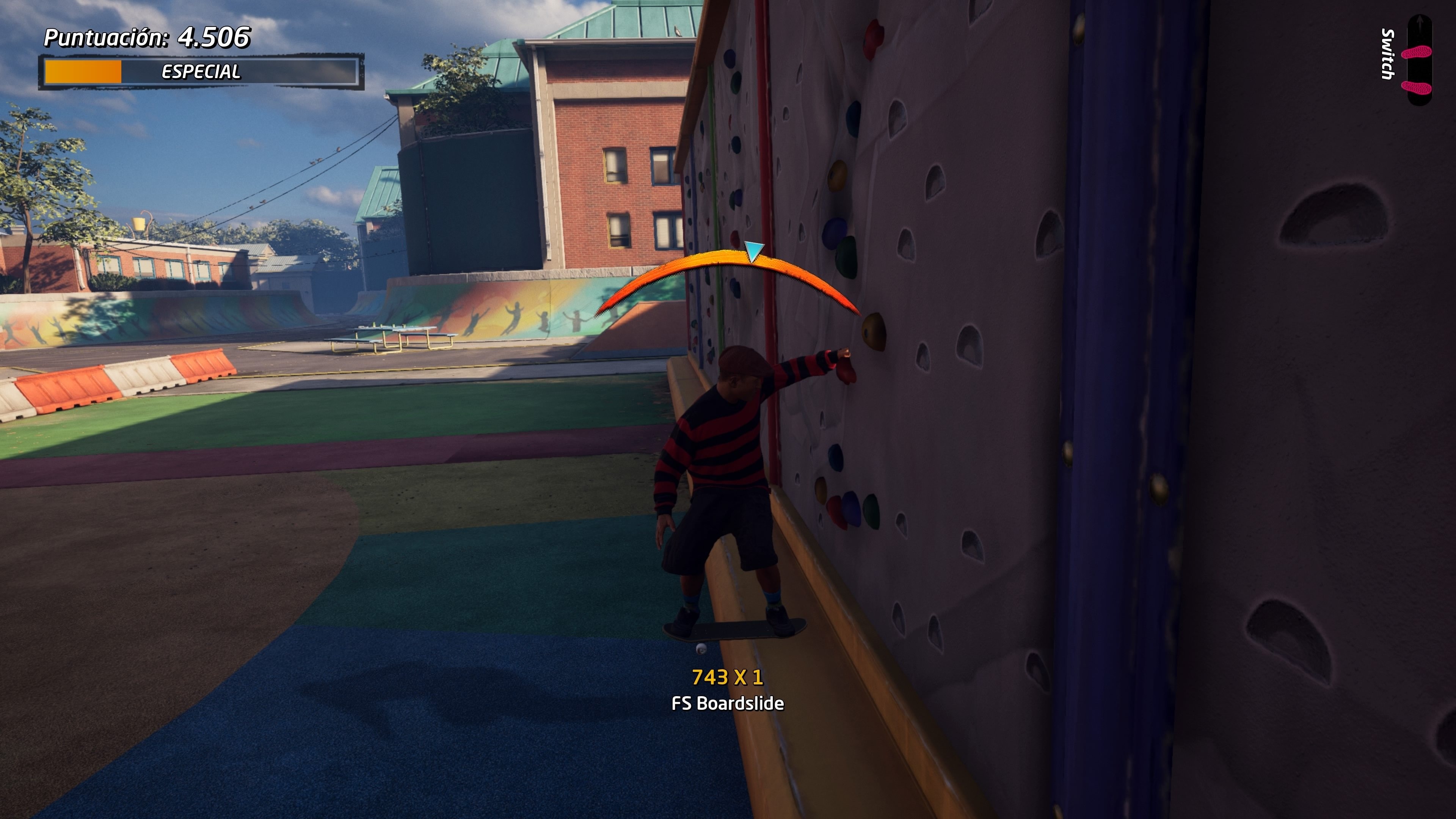Click the vertical red pole splitting the climbing wall
Viewport: 1456px width, 819px height.
click(x=764, y=169)
